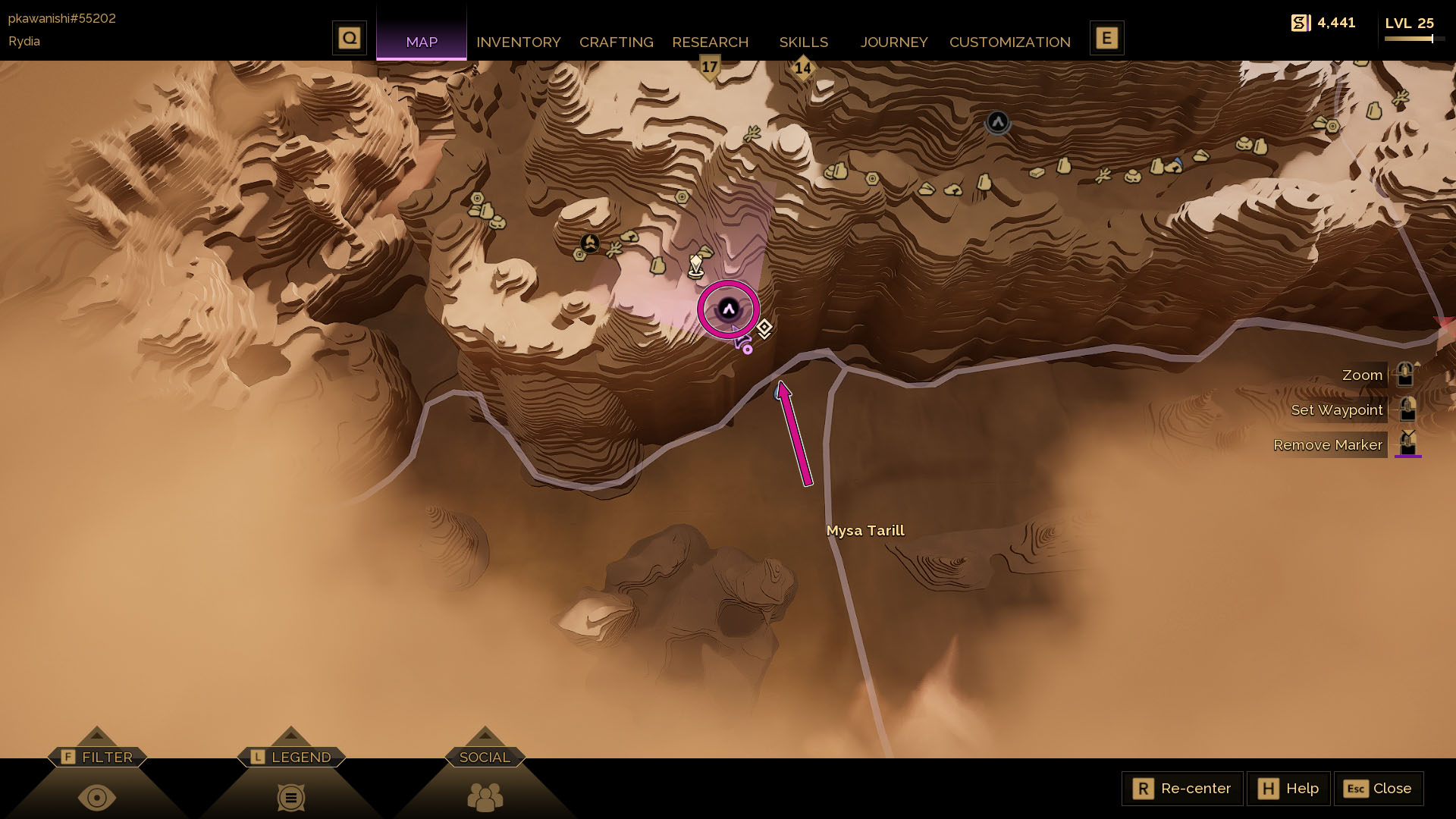Click the Mysa Tarill location label
This screenshot has width=1456, height=819.
tap(865, 531)
